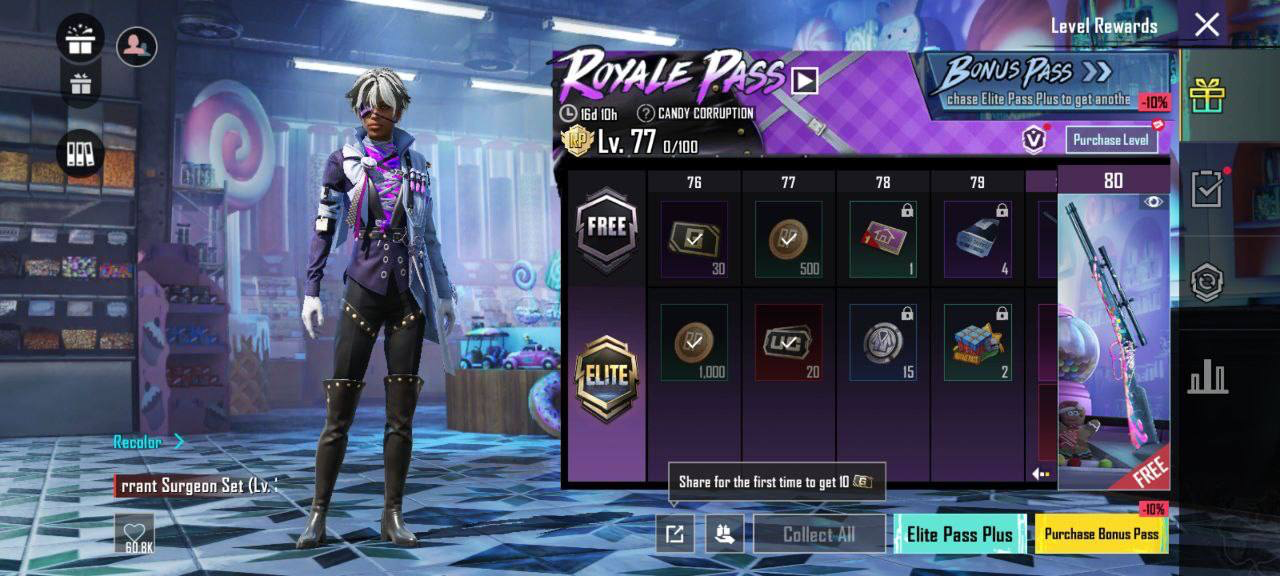
Task: Open the Bonus Pass banner
Action: pos(1043,82)
